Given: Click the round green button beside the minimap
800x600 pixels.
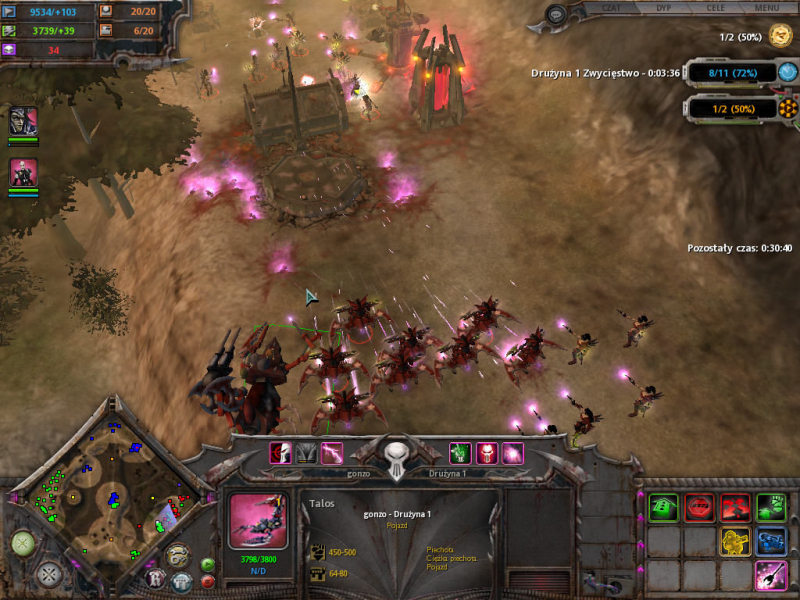Looking at the screenshot, I should click(x=23, y=542).
